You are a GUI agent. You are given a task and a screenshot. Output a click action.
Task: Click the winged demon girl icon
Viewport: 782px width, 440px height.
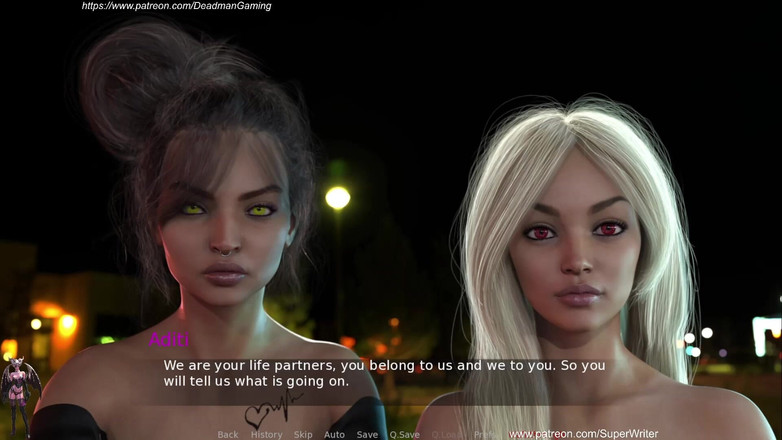(x=19, y=396)
